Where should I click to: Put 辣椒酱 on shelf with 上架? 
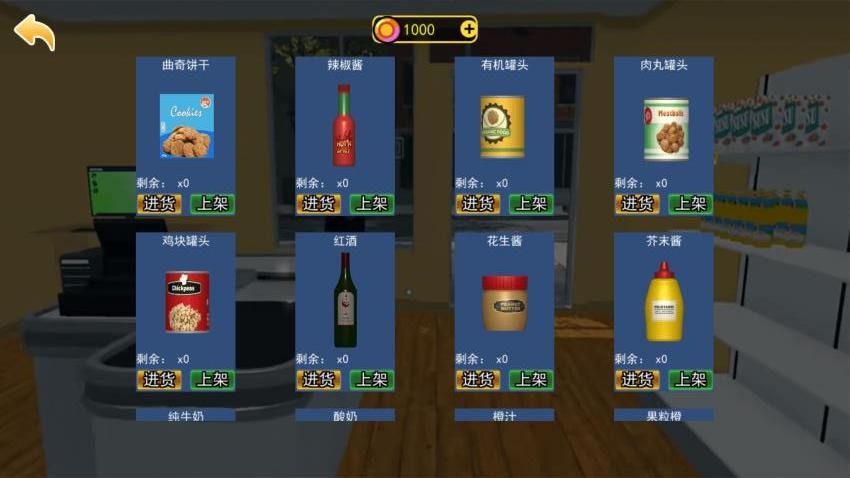371,204
